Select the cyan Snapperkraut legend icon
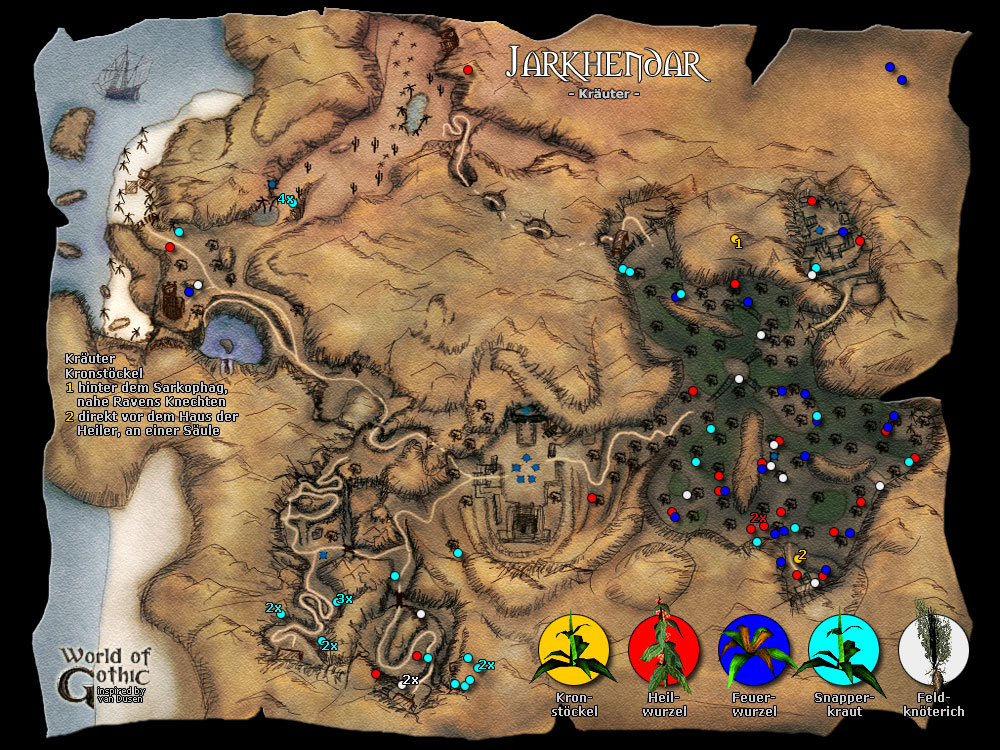1000x750 pixels. (843, 652)
